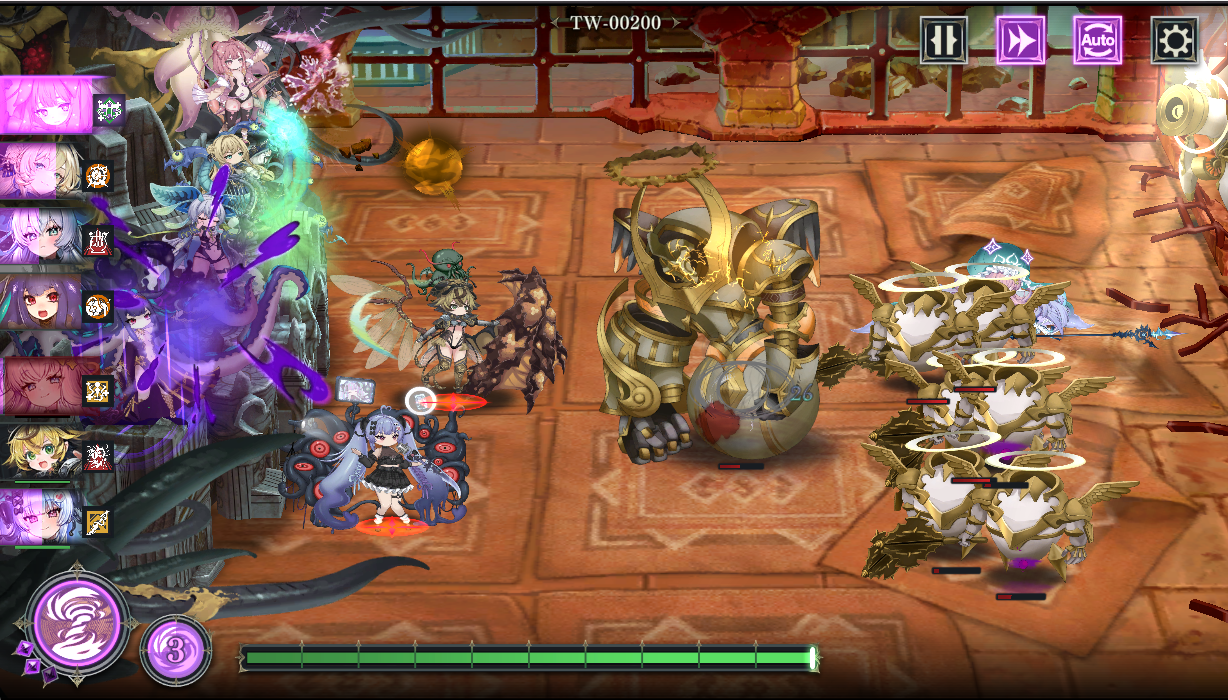1228x700 pixels.
Task: Choose the bottom purple-and-white haired portrait
Action: (x=41, y=517)
